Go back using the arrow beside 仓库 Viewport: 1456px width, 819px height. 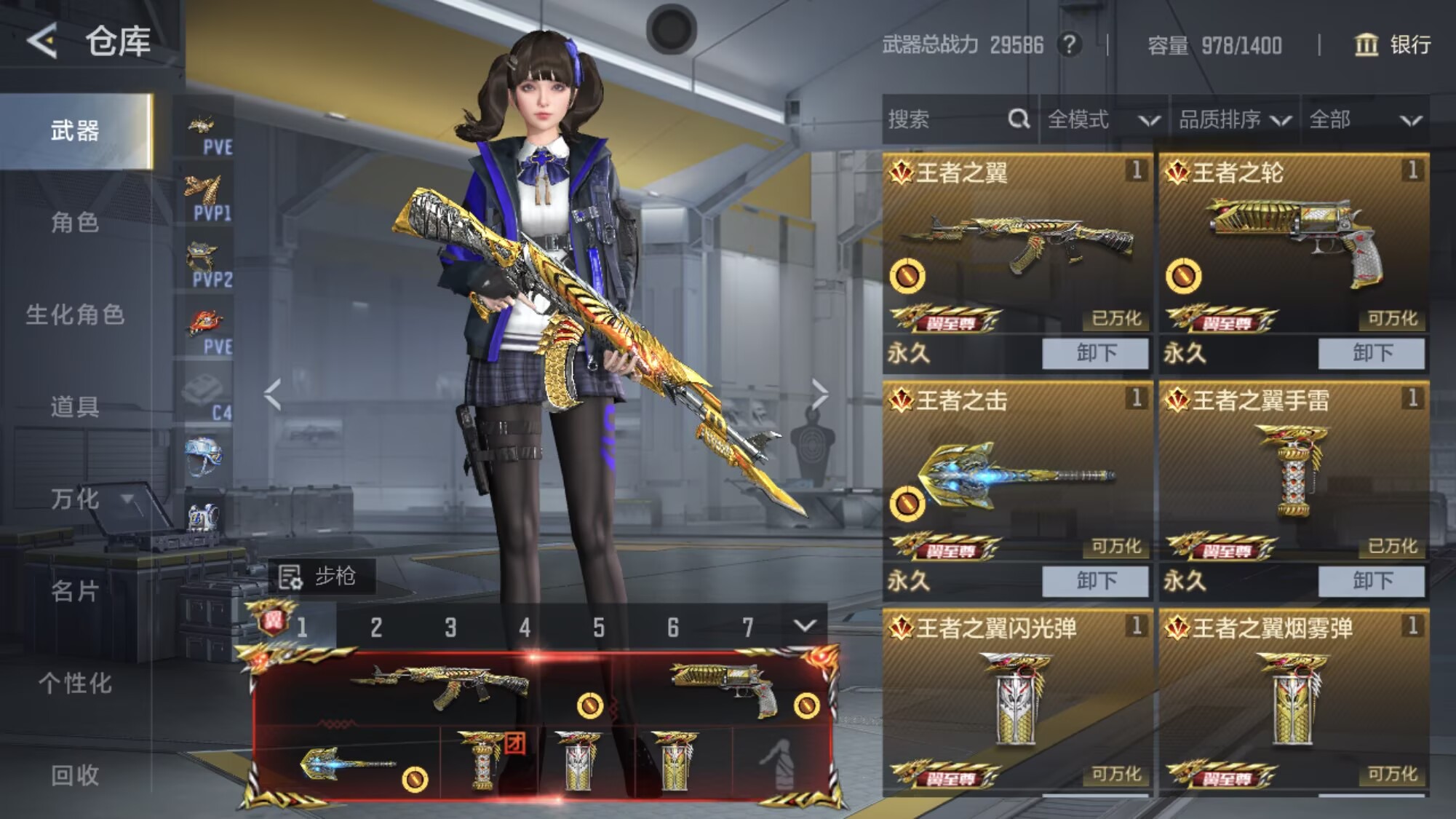(42, 40)
